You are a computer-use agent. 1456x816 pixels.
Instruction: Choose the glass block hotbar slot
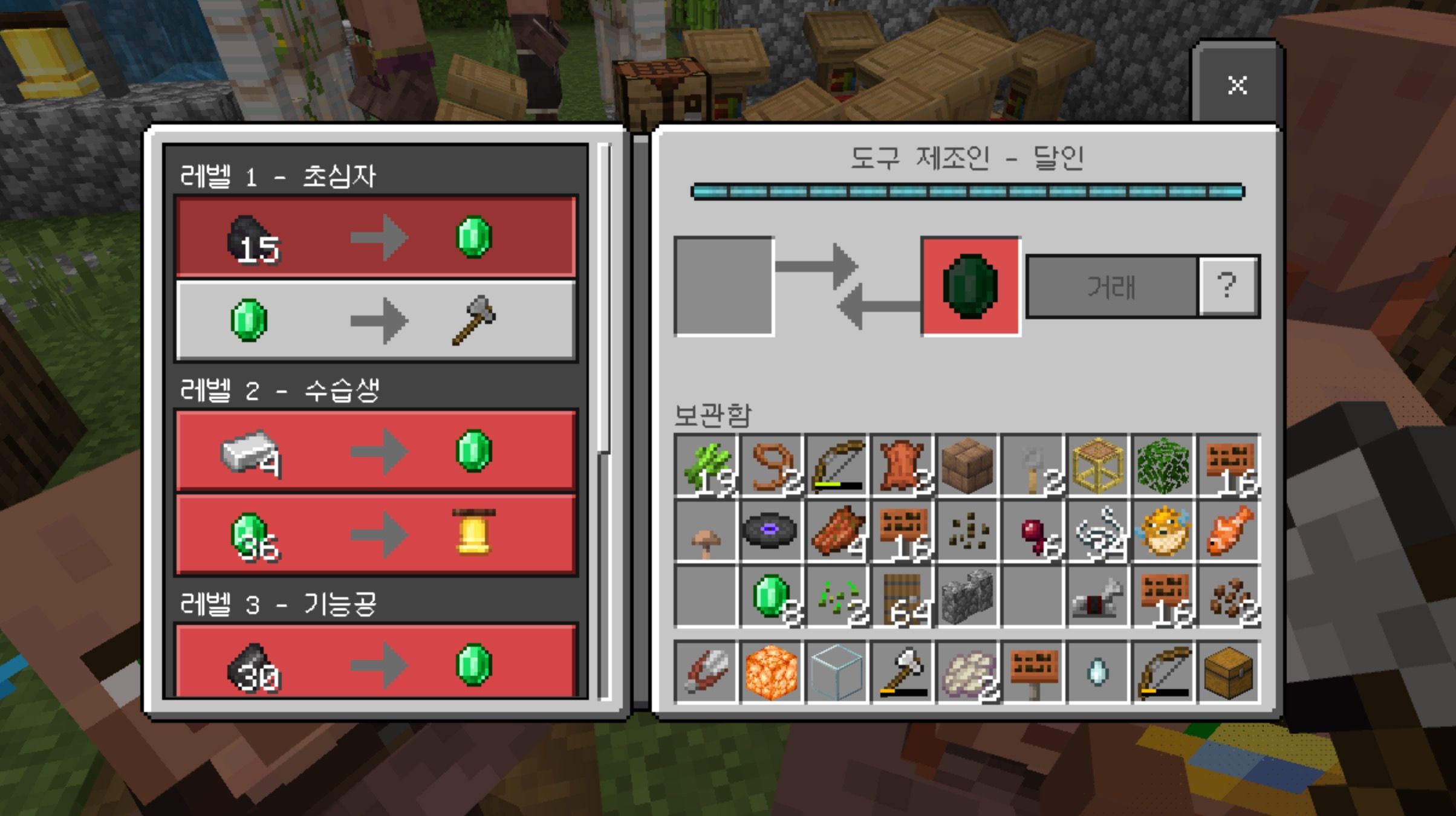836,672
